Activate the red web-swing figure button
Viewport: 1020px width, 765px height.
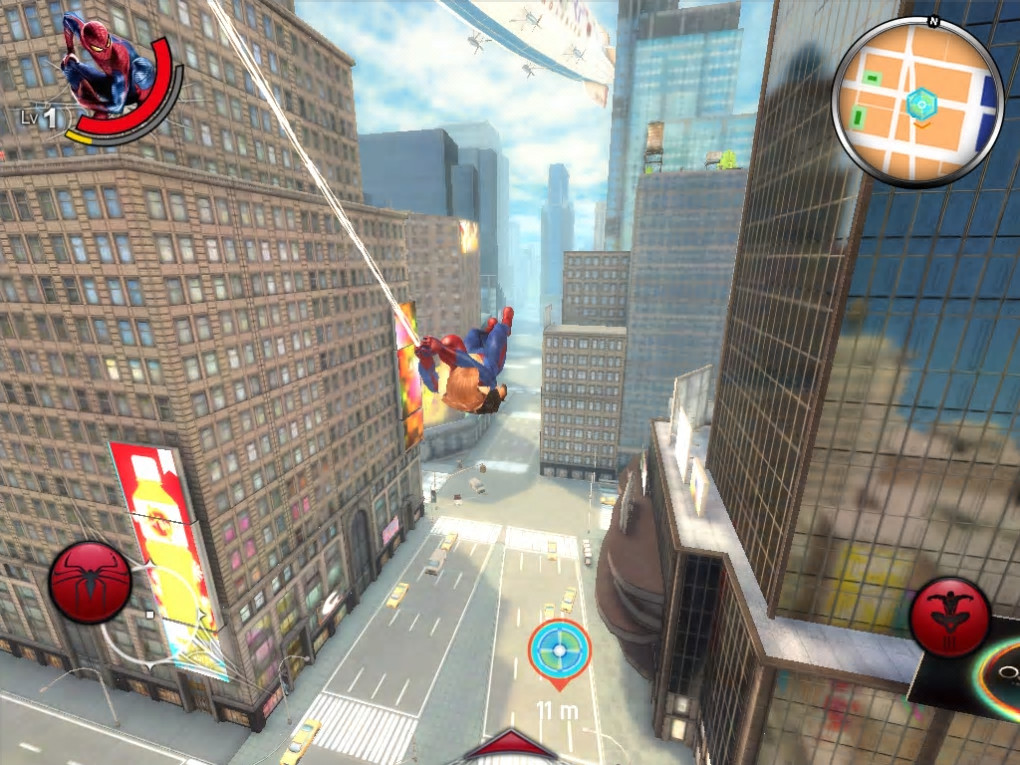(x=950, y=617)
